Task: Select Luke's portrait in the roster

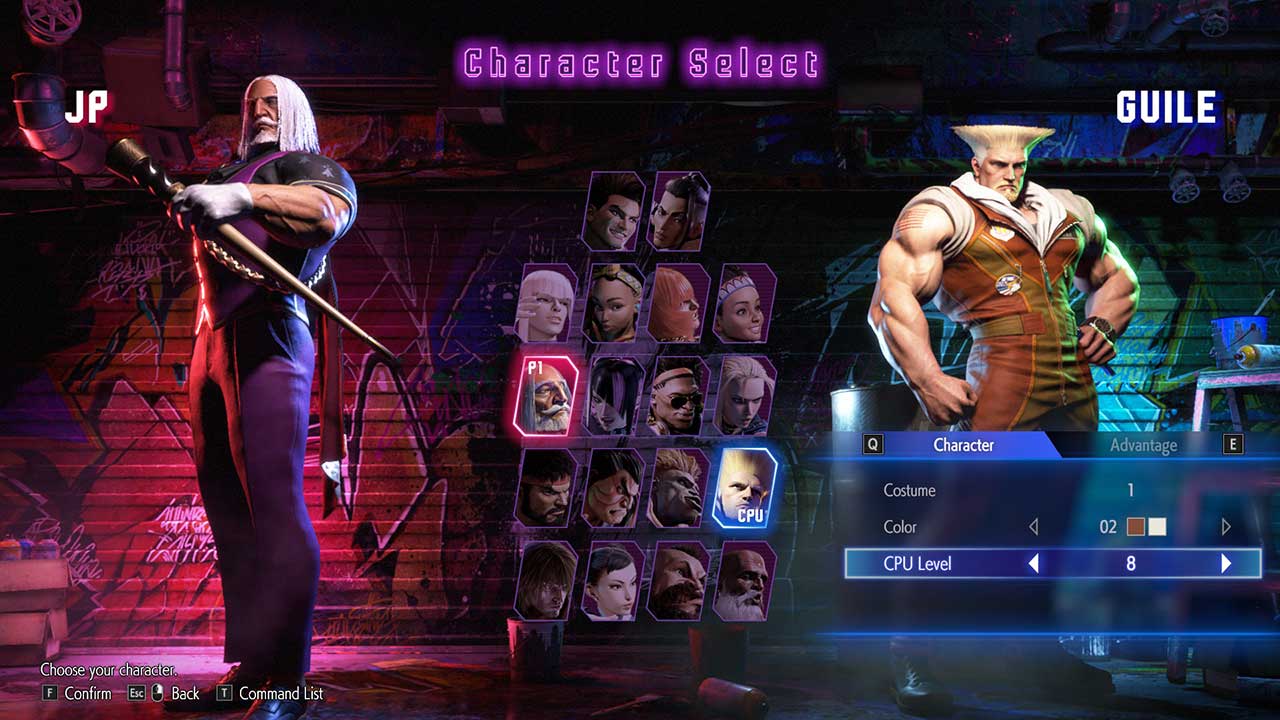Action: point(615,211)
